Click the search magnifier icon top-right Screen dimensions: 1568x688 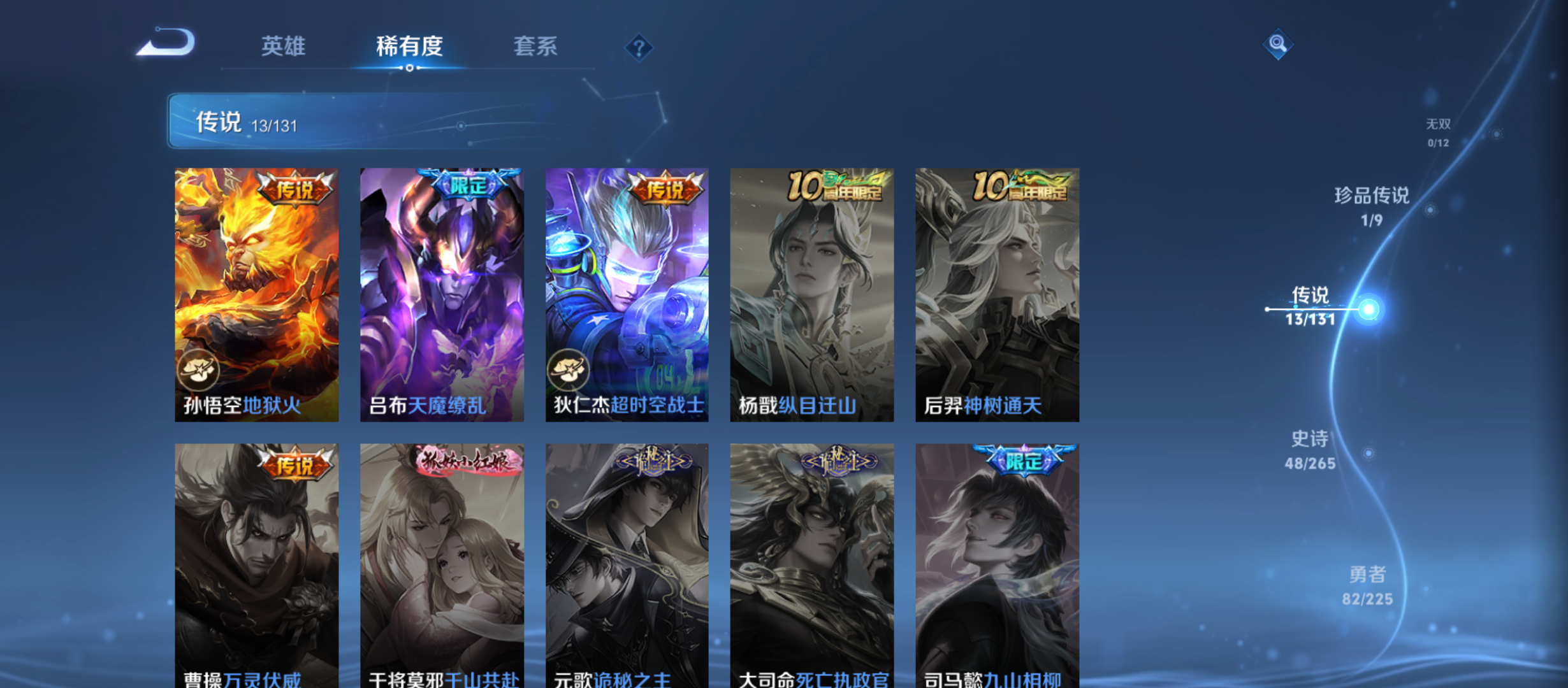pyautogui.click(x=1279, y=45)
